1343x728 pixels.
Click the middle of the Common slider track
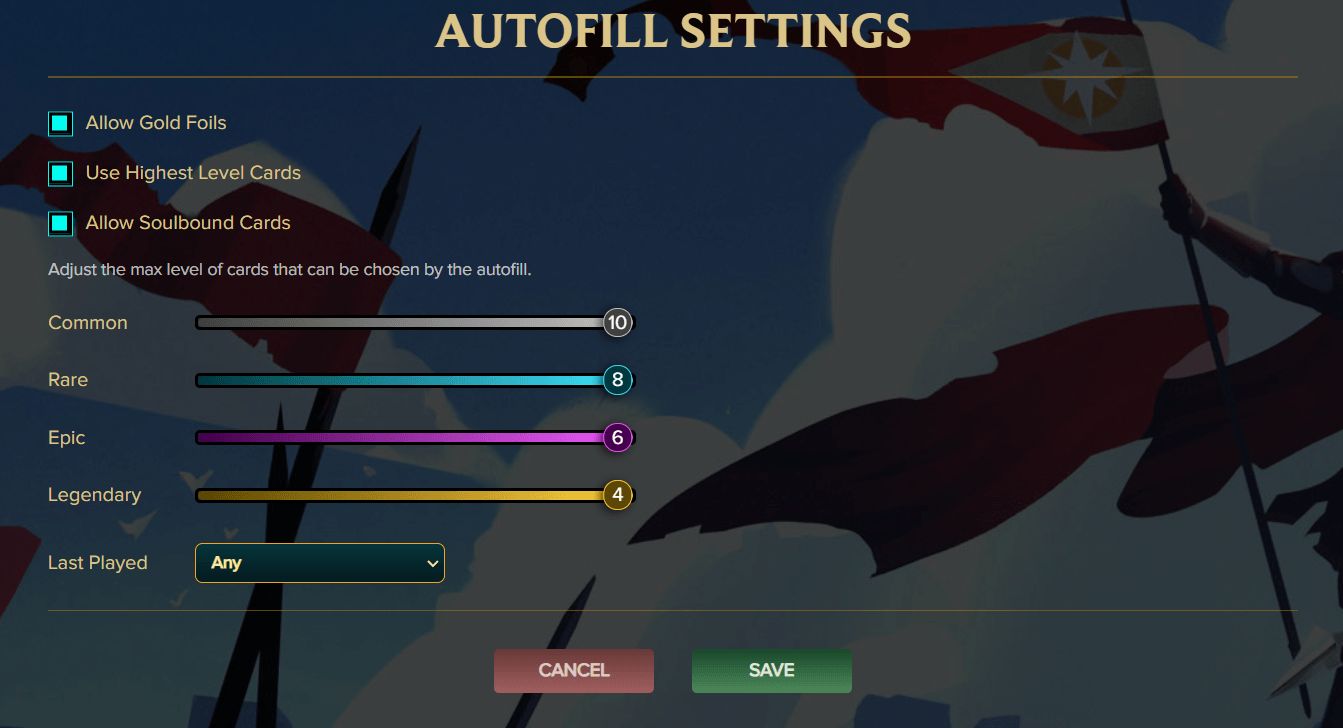[x=405, y=322]
